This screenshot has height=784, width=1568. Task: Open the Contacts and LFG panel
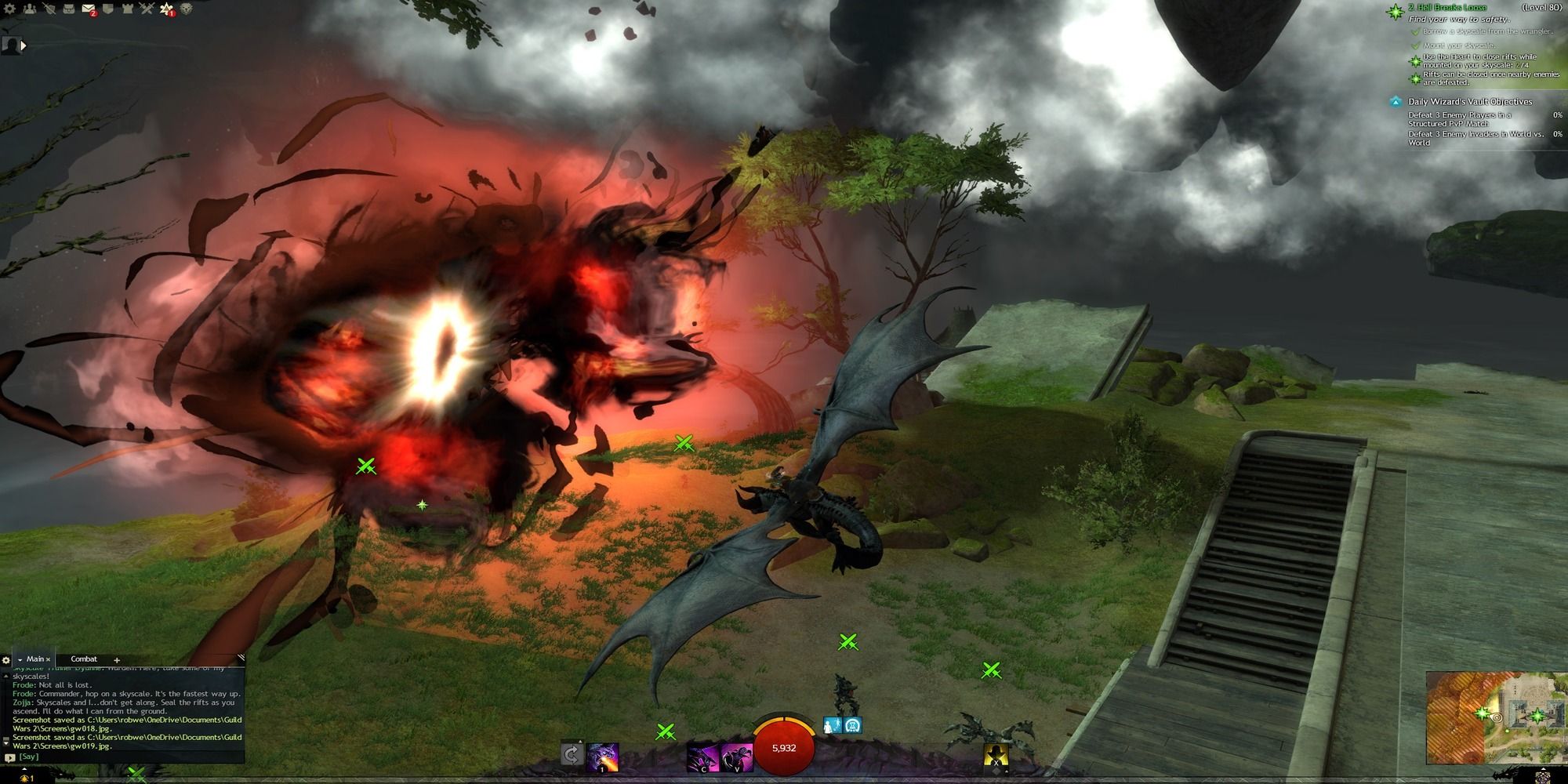[x=30, y=9]
